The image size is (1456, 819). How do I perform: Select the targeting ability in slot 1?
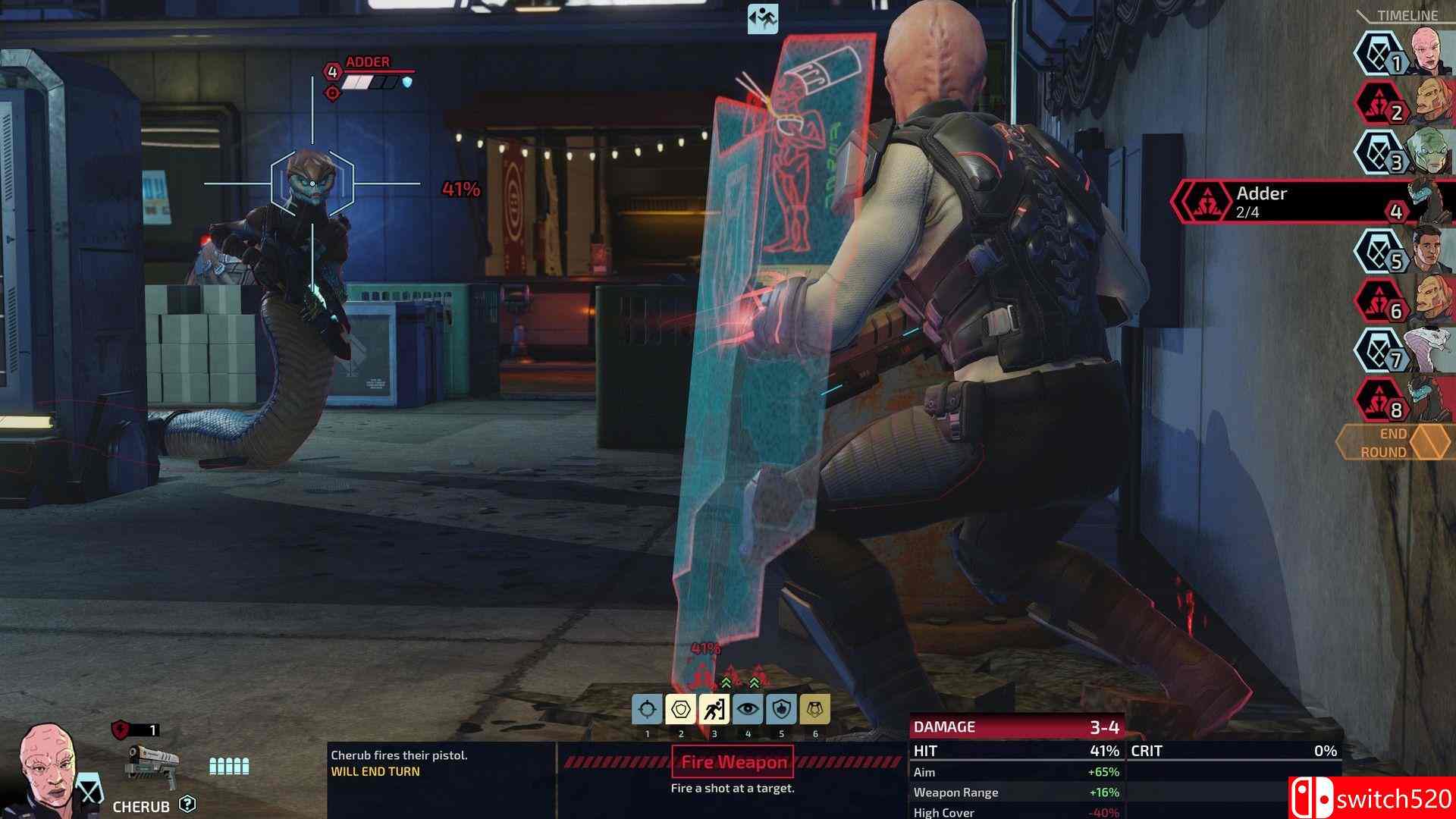click(648, 709)
